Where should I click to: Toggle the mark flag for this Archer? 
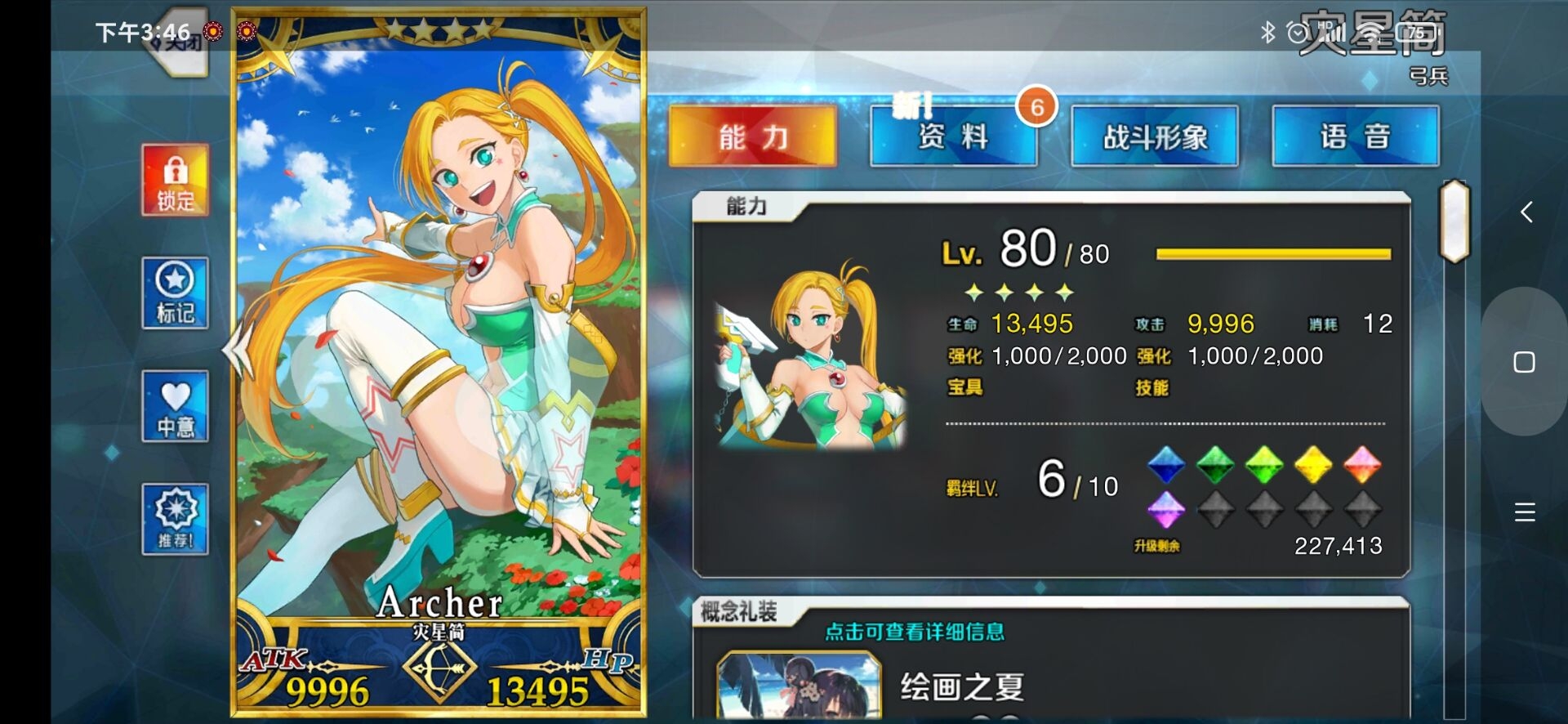coord(174,293)
